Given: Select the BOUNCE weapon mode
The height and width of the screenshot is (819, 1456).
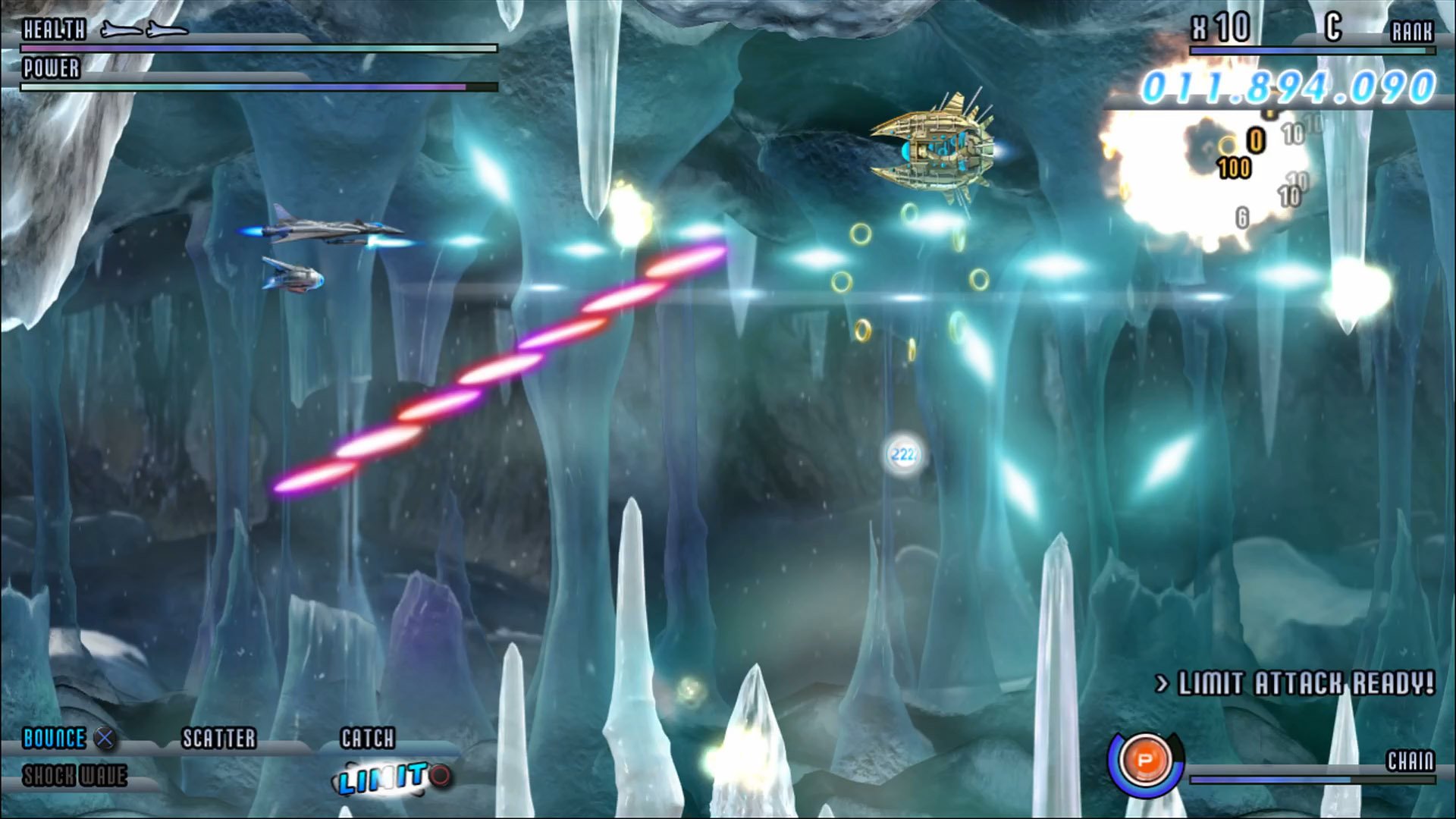Looking at the screenshot, I should 53,738.
